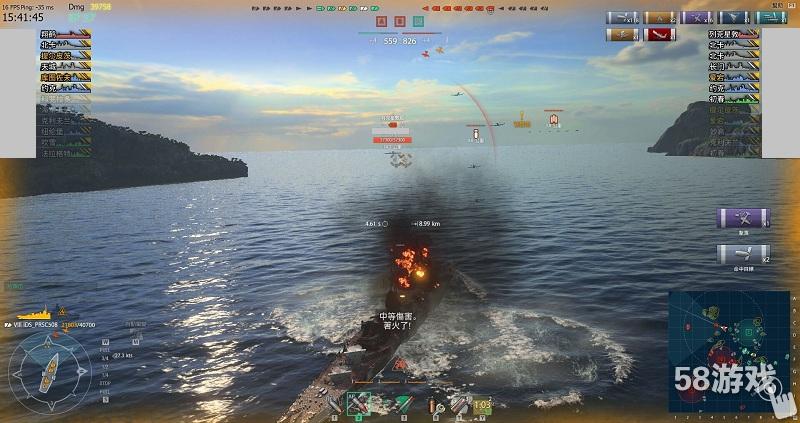Select the upper fighter squadron panel
The height and width of the screenshot is (423, 800).
coord(742,219)
